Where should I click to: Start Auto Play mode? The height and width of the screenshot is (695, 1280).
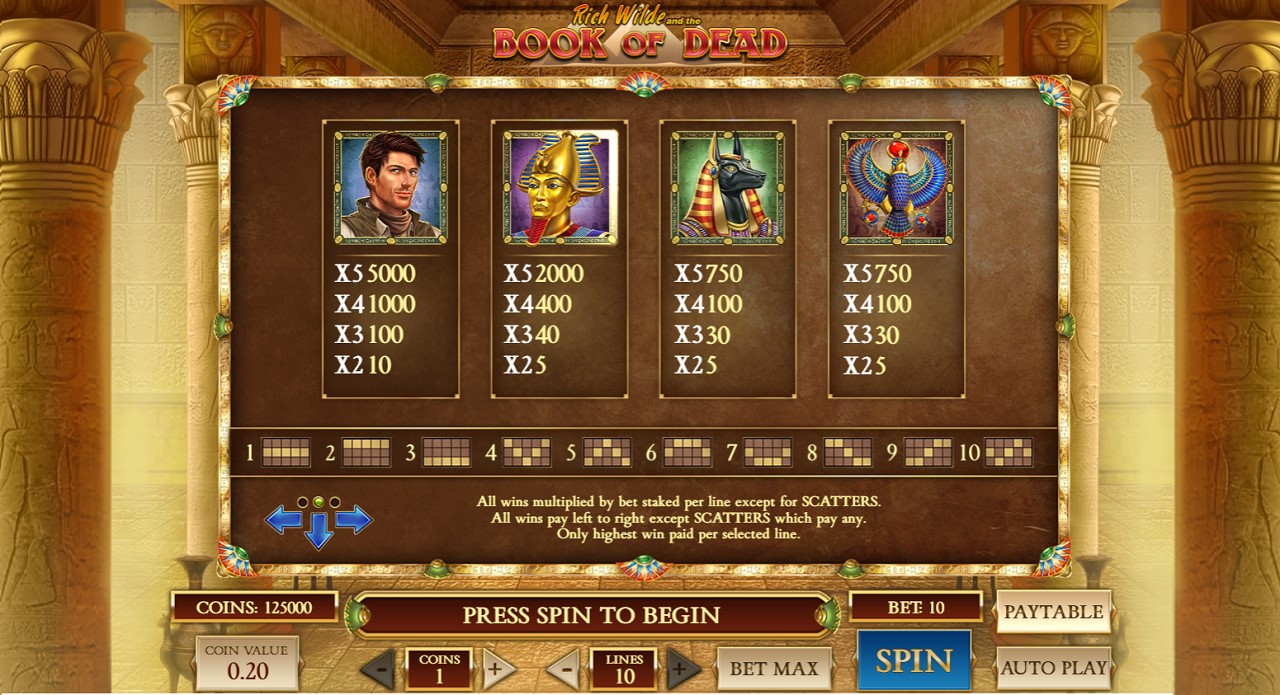(x=1053, y=667)
